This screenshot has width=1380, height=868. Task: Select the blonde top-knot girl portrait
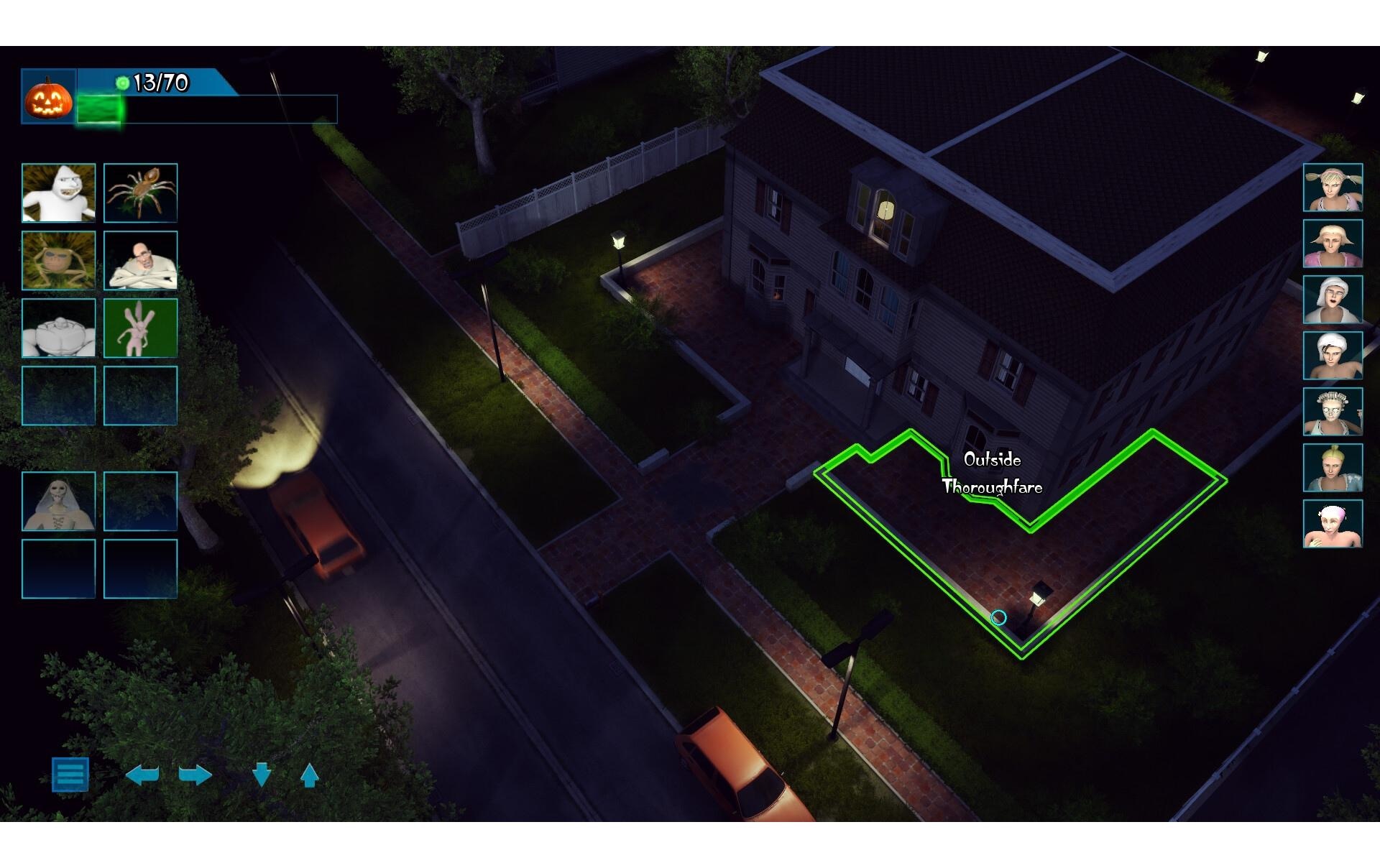click(x=1333, y=468)
